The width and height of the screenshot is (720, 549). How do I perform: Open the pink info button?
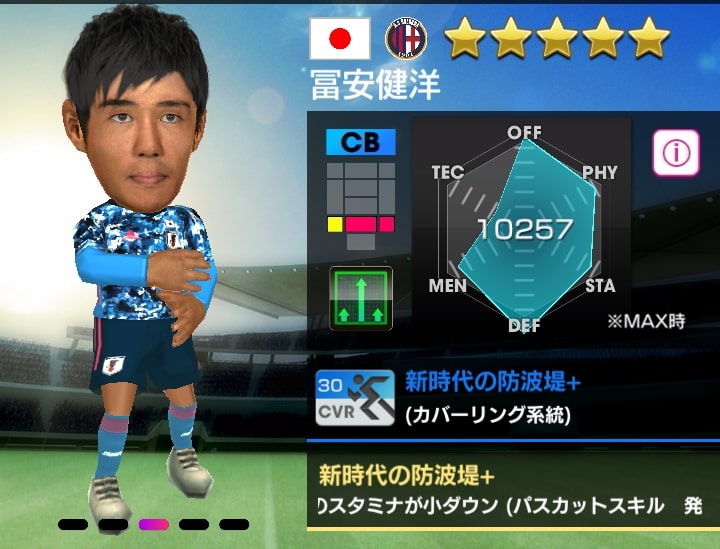(676, 153)
